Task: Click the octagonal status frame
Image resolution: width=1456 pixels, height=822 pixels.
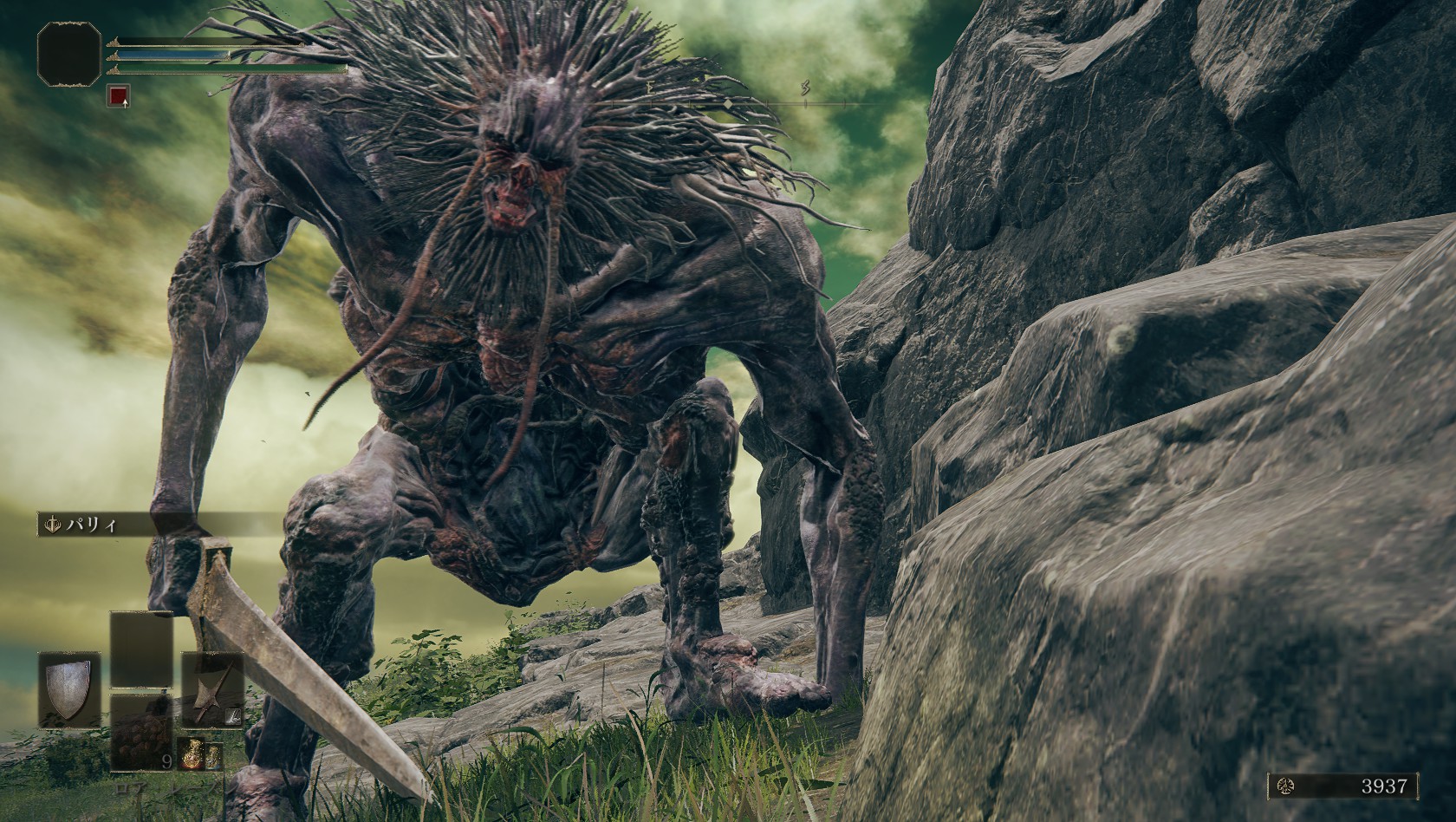Action: pos(69,55)
